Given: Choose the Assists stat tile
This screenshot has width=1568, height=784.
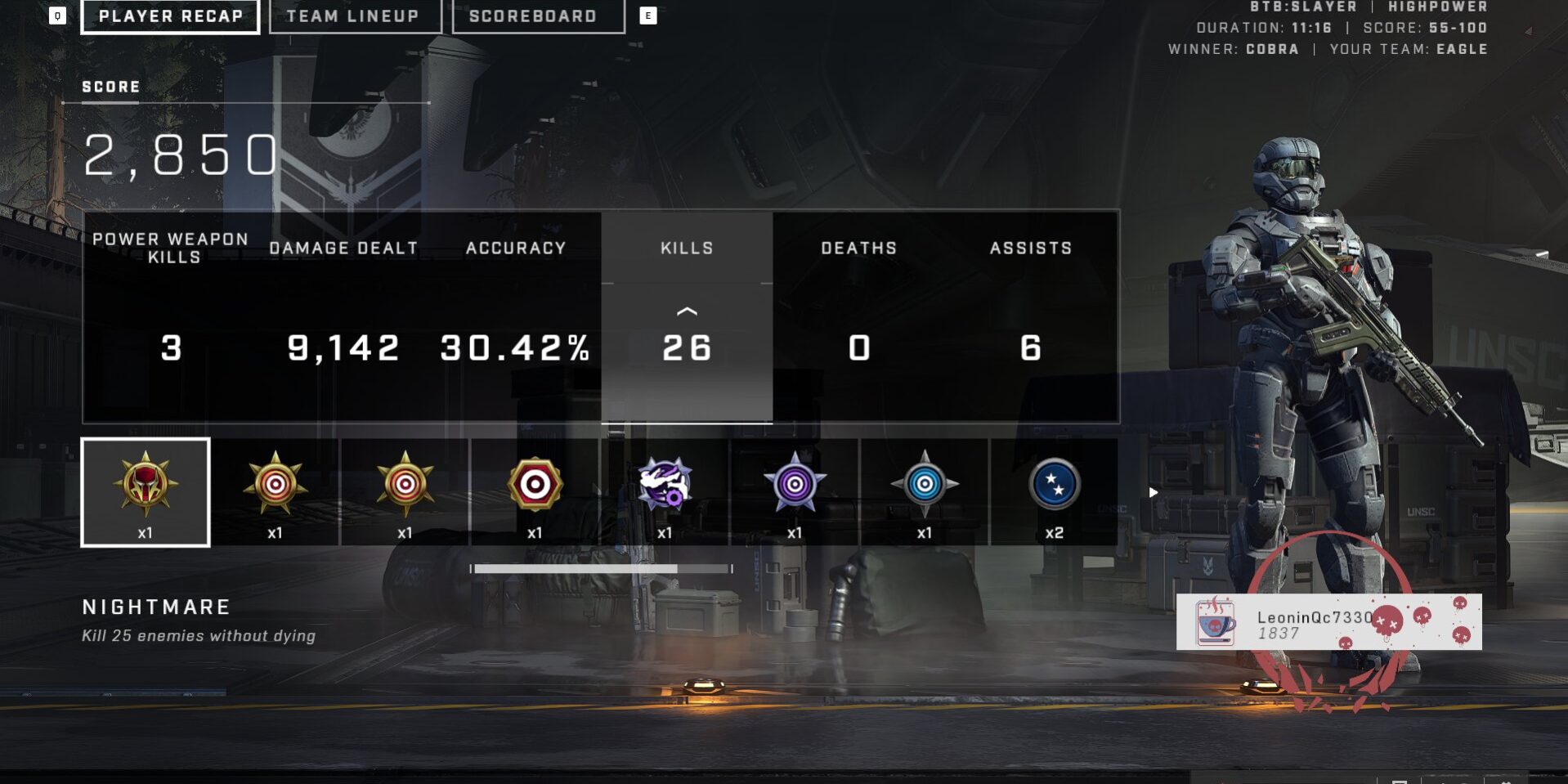Looking at the screenshot, I should click(x=1030, y=317).
